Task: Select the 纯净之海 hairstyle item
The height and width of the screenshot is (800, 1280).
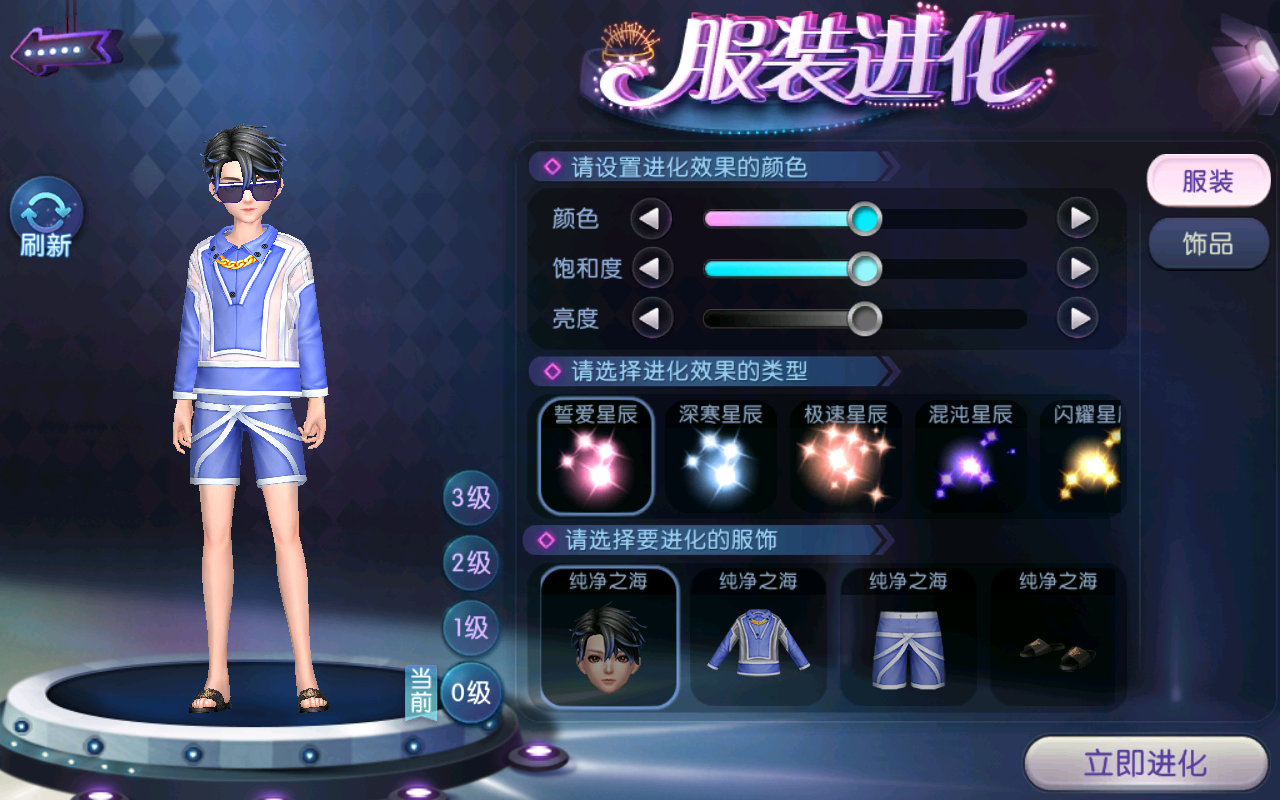Action: [609, 637]
